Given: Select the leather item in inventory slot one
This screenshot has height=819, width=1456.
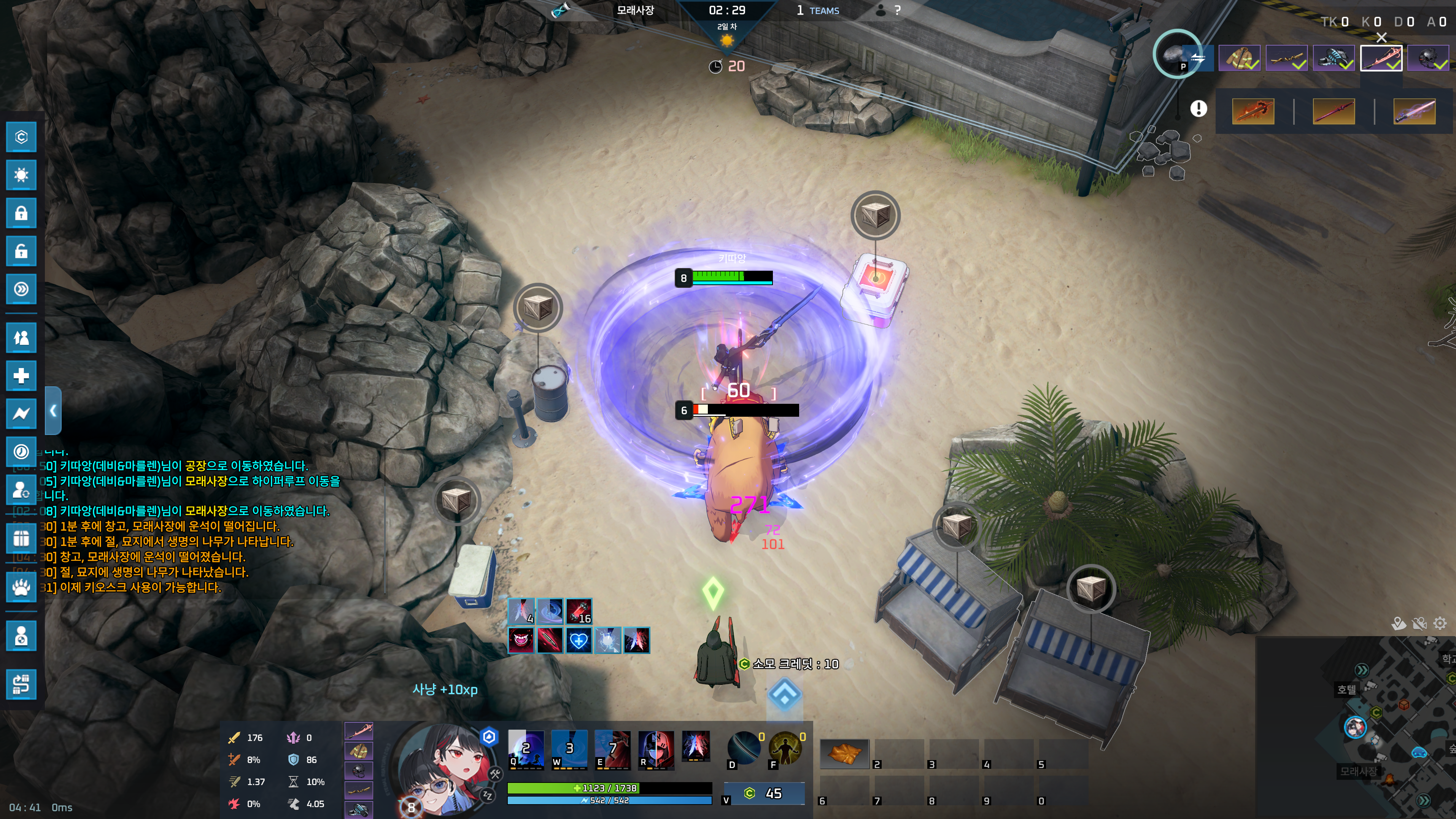Looking at the screenshot, I should coord(844,754).
